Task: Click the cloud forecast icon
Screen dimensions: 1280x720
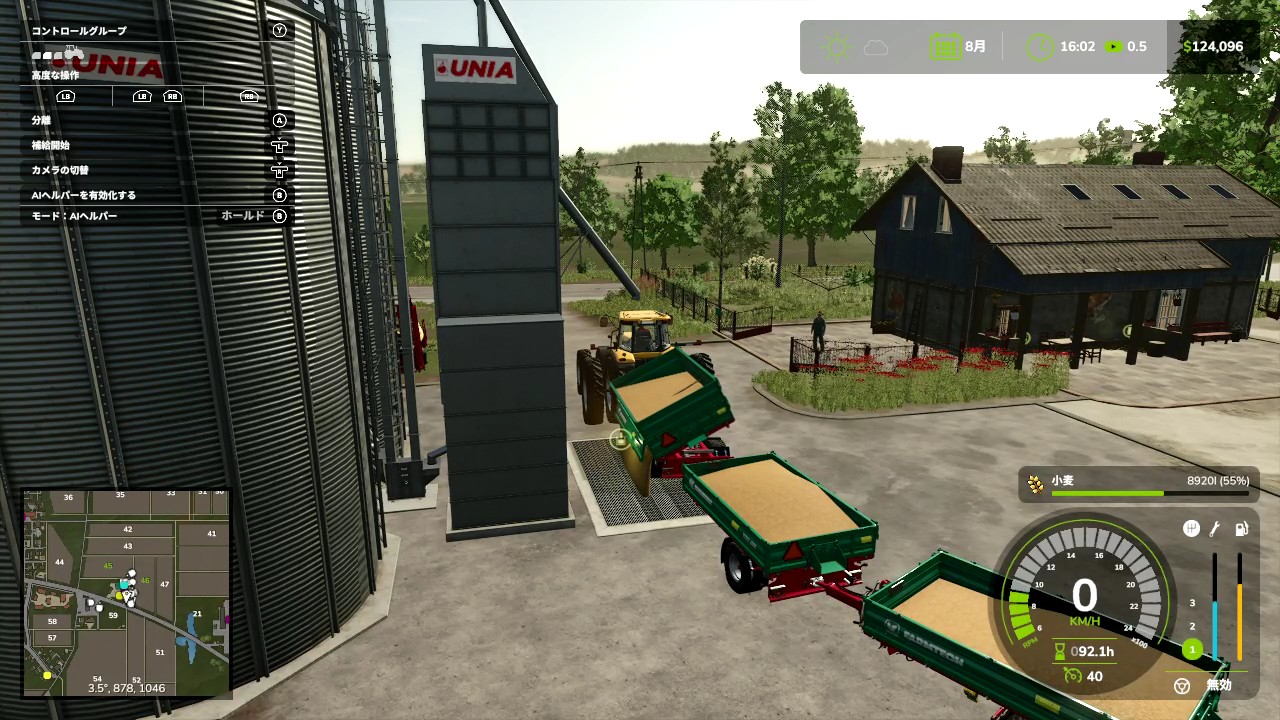Action: coord(876,47)
